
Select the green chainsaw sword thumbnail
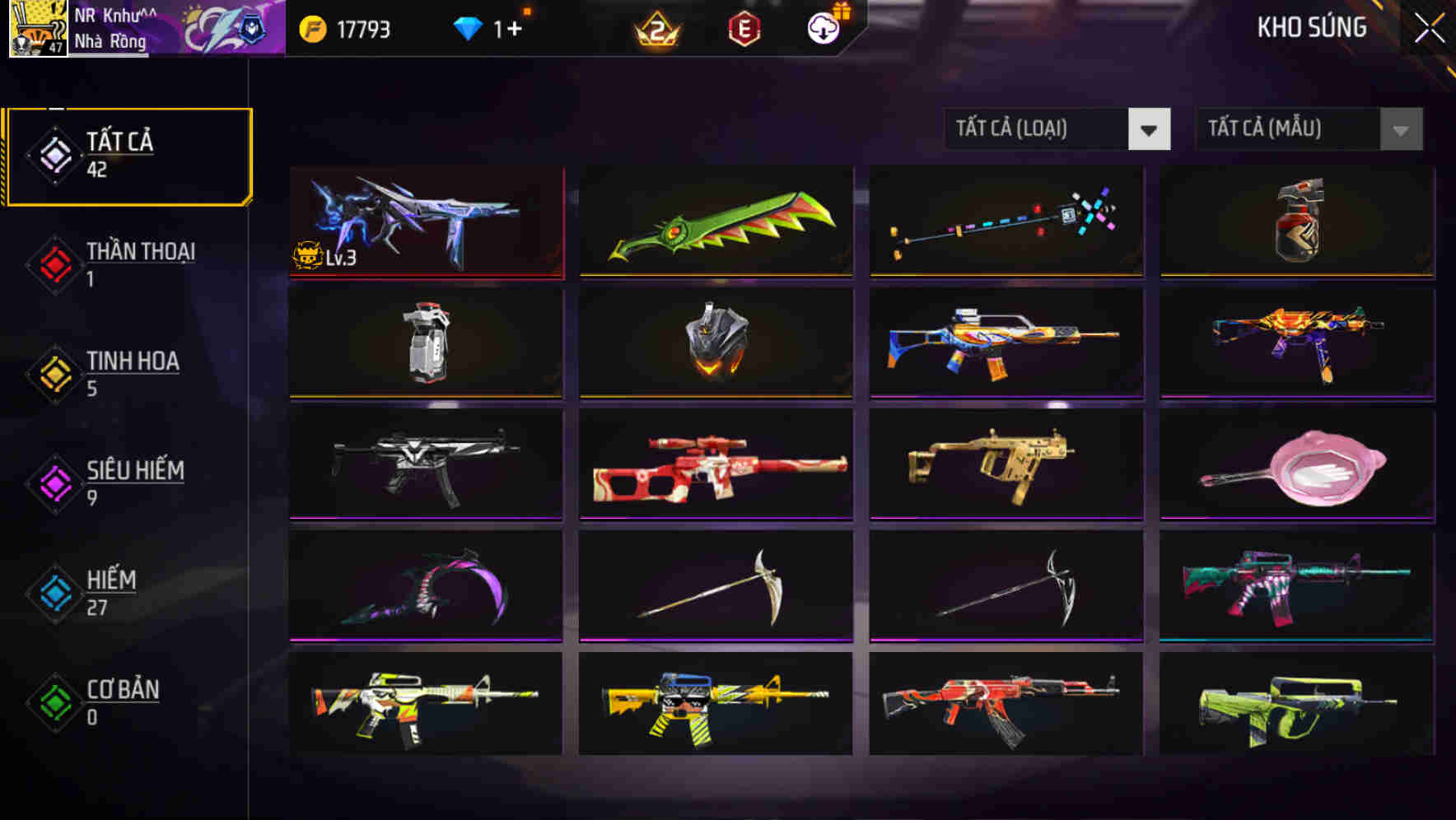point(716,222)
